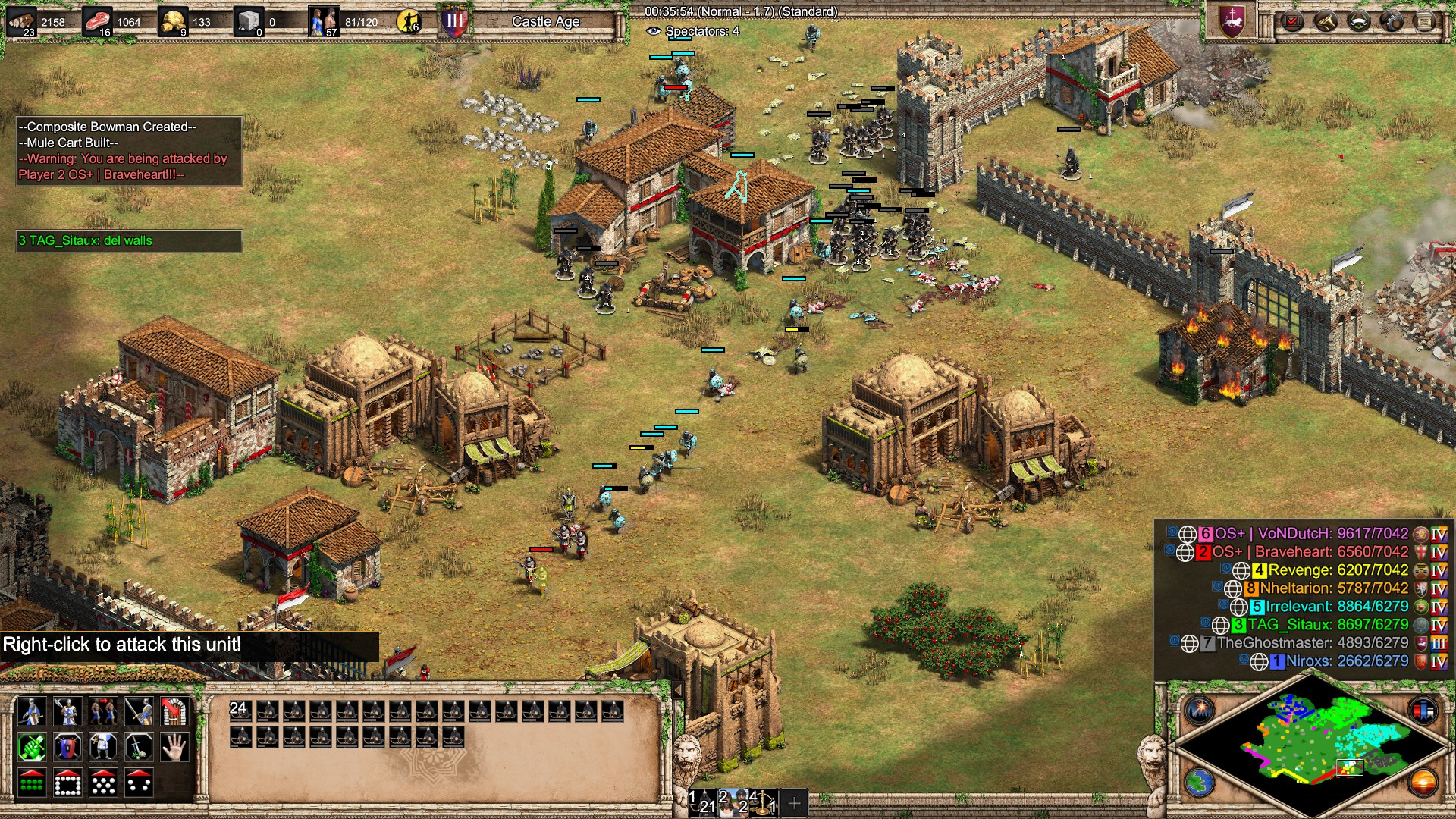Image resolution: width=1456 pixels, height=819 pixels.
Task: Activate the Garrison door command
Action: coord(174,712)
